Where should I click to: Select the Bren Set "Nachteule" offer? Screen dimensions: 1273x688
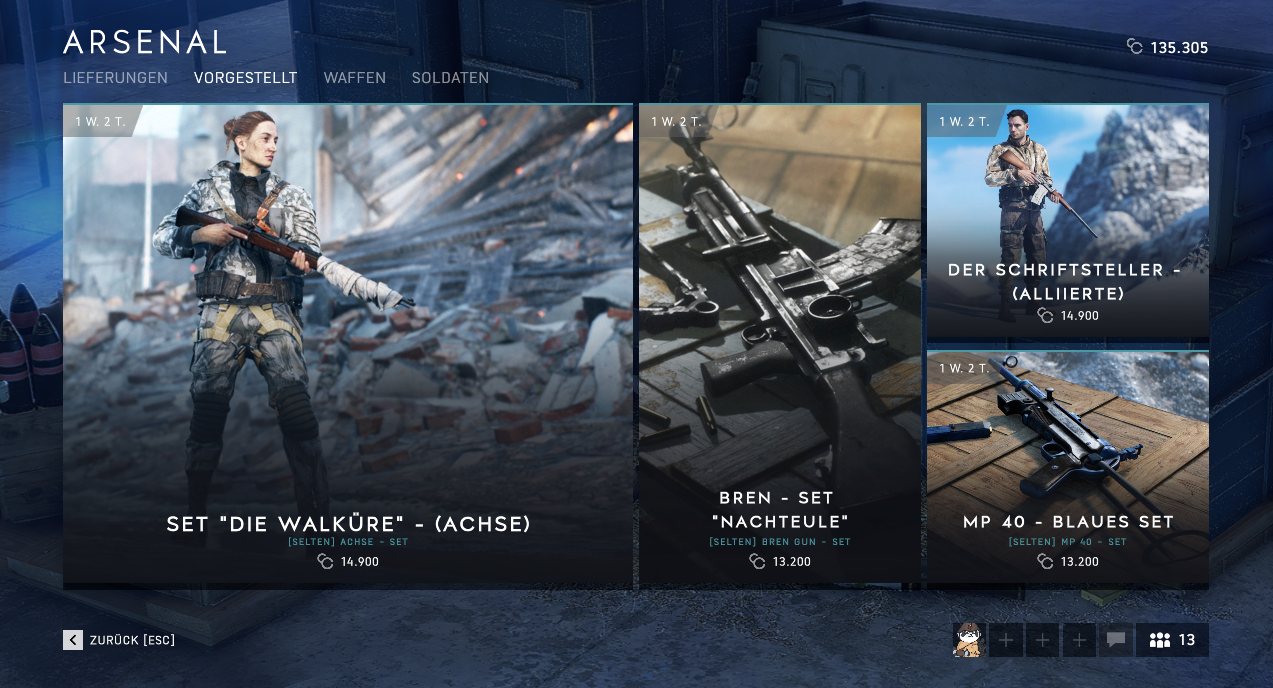pyautogui.click(x=780, y=345)
